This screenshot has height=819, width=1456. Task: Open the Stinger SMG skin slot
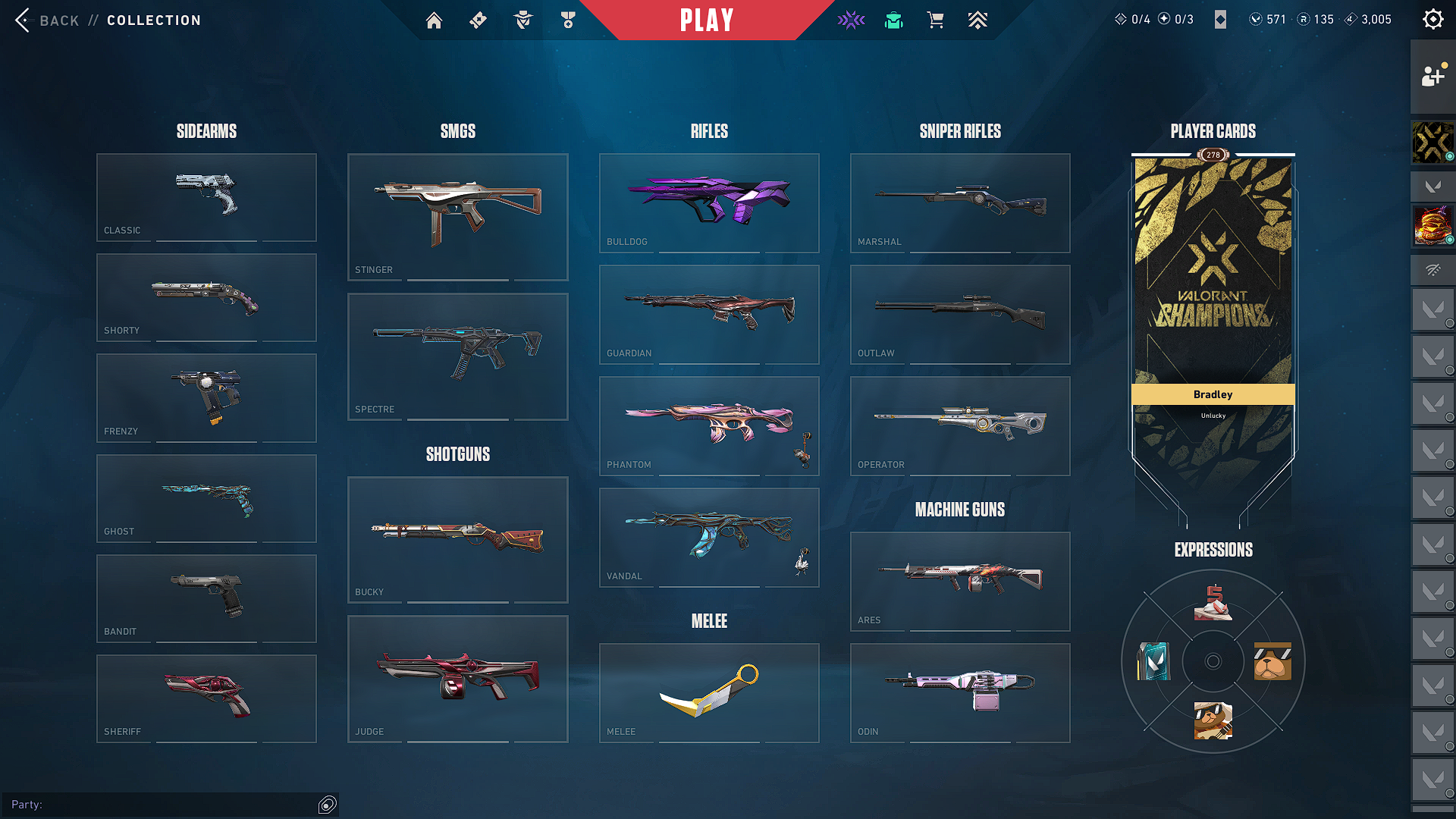click(x=457, y=217)
